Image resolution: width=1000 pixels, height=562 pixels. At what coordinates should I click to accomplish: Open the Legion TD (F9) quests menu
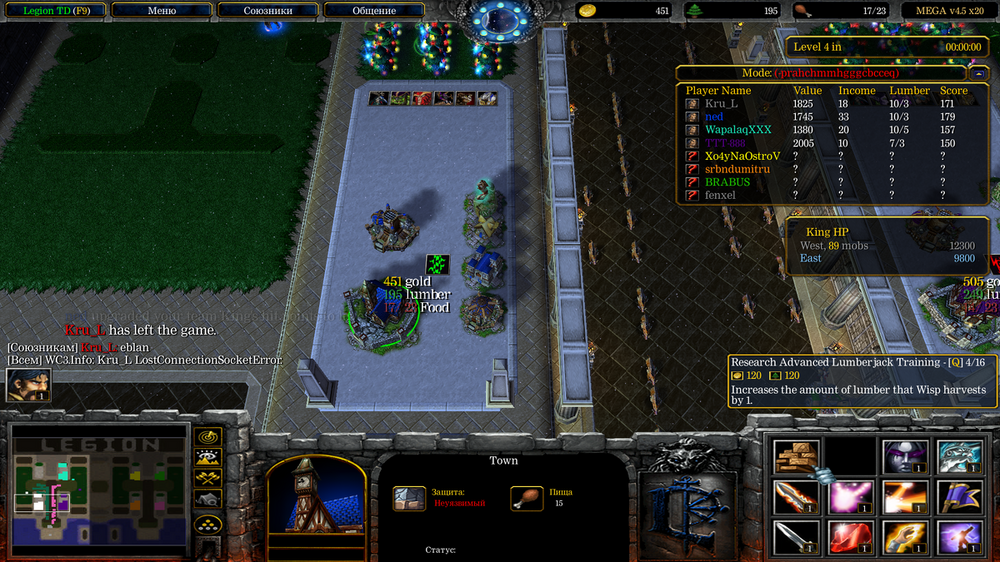(x=54, y=10)
